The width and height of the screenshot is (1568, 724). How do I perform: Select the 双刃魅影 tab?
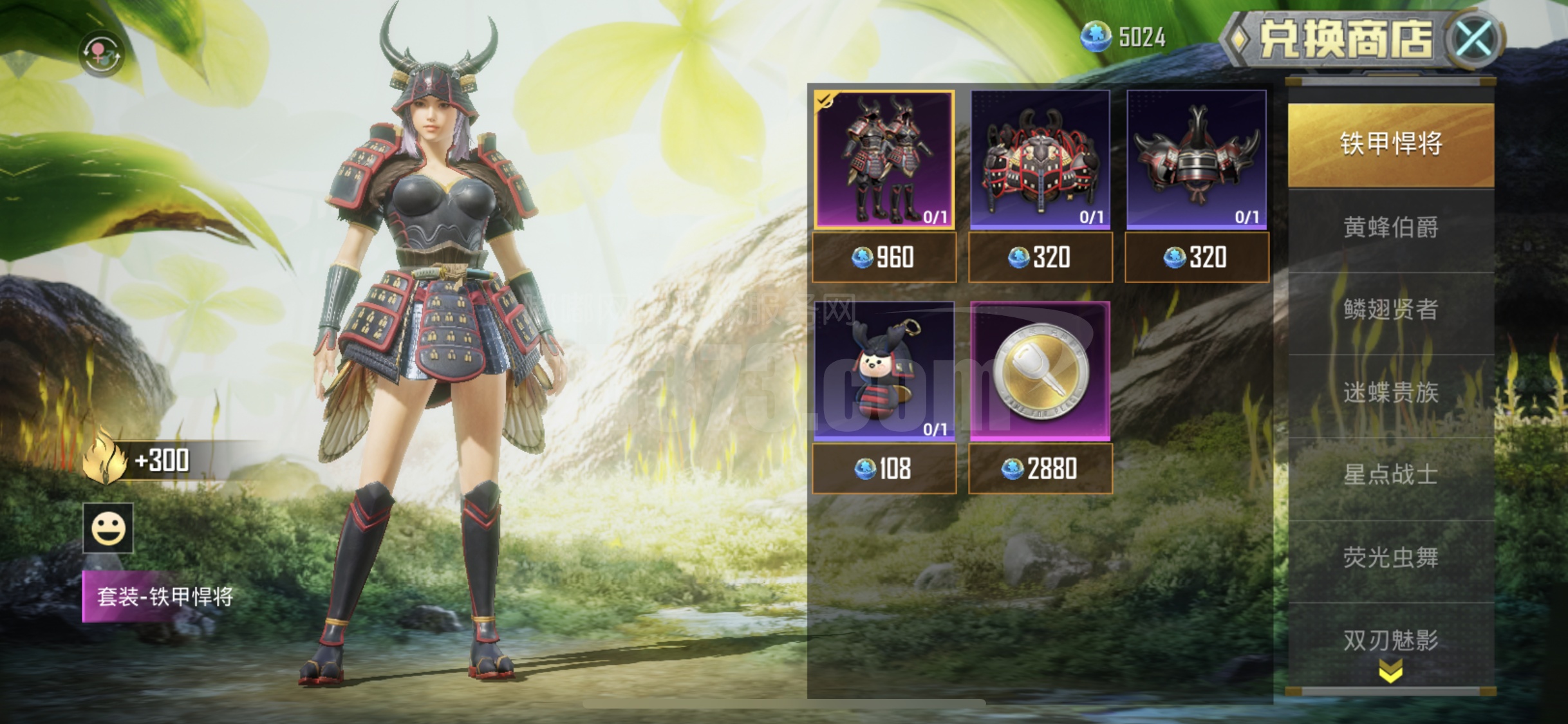(1390, 640)
